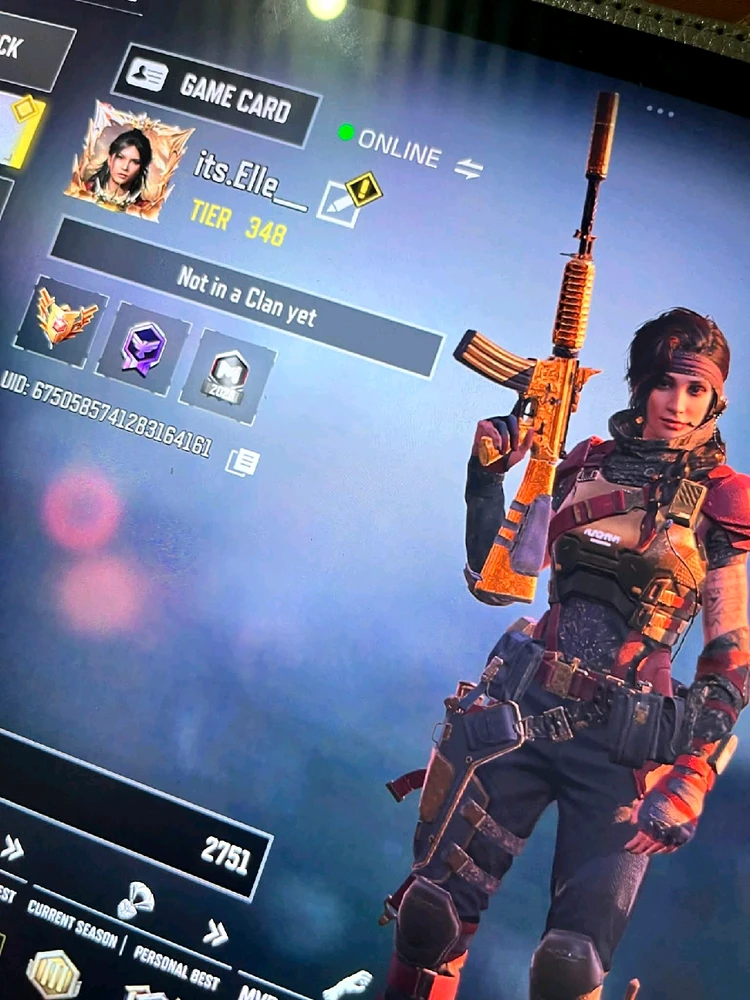Copy the UID with the copy icon
The image size is (750, 1000).
tap(241, 461)
